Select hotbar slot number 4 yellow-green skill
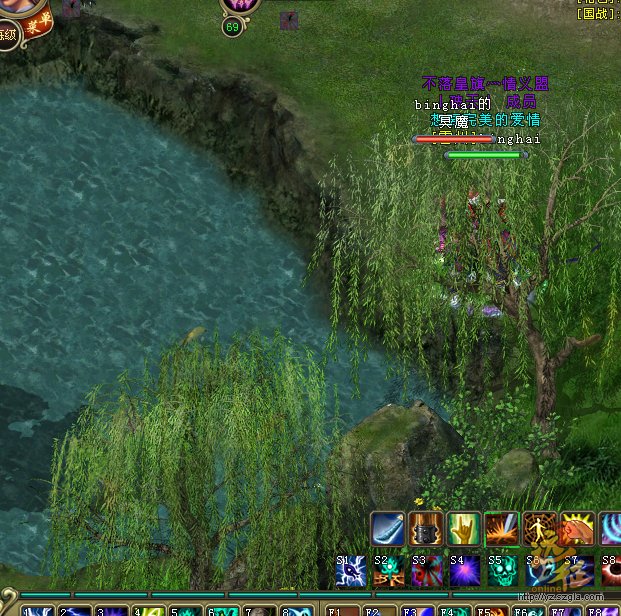 coord(148,611)
